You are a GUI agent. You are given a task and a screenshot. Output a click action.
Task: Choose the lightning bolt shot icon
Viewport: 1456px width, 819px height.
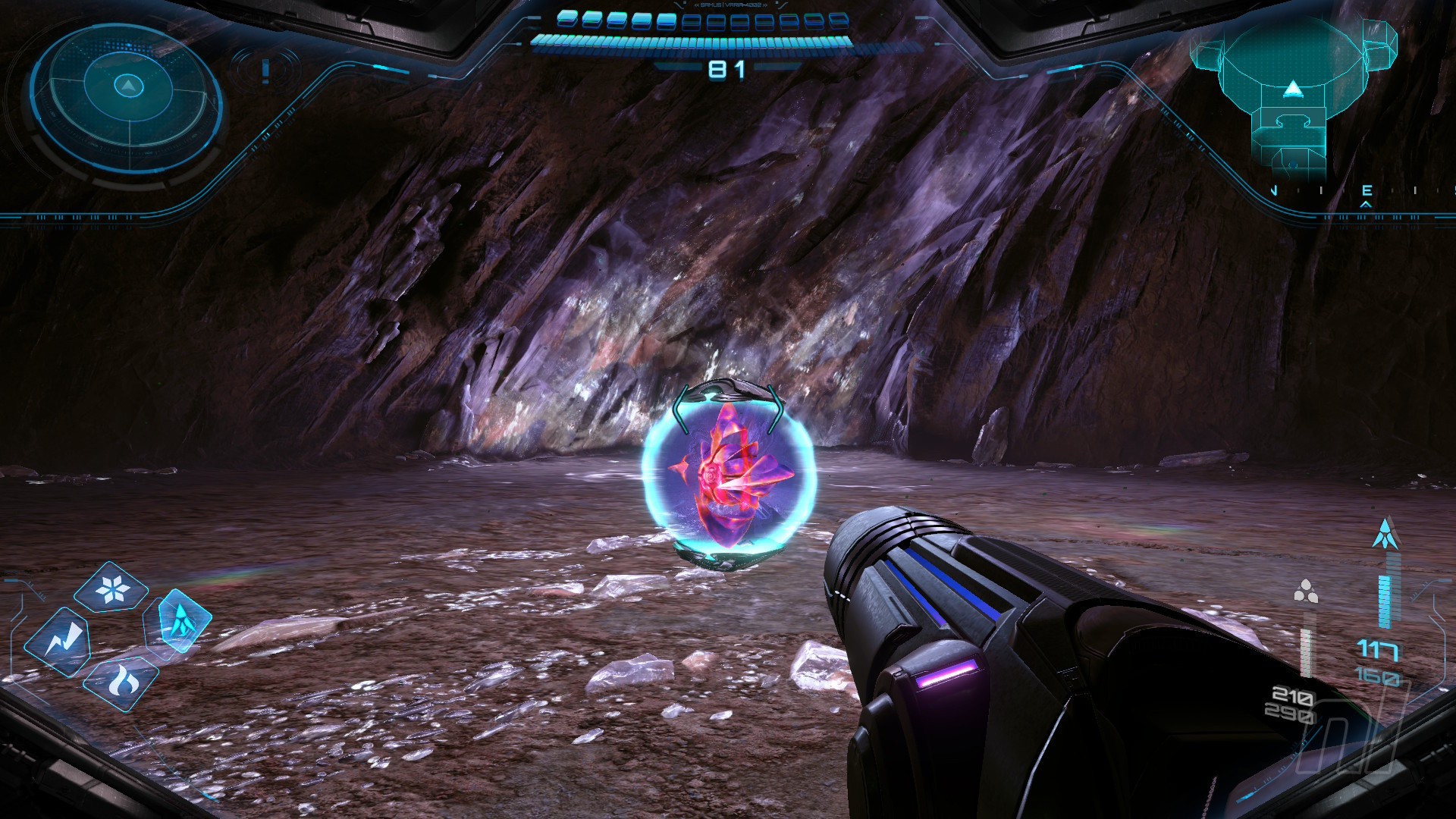point(58,642)
